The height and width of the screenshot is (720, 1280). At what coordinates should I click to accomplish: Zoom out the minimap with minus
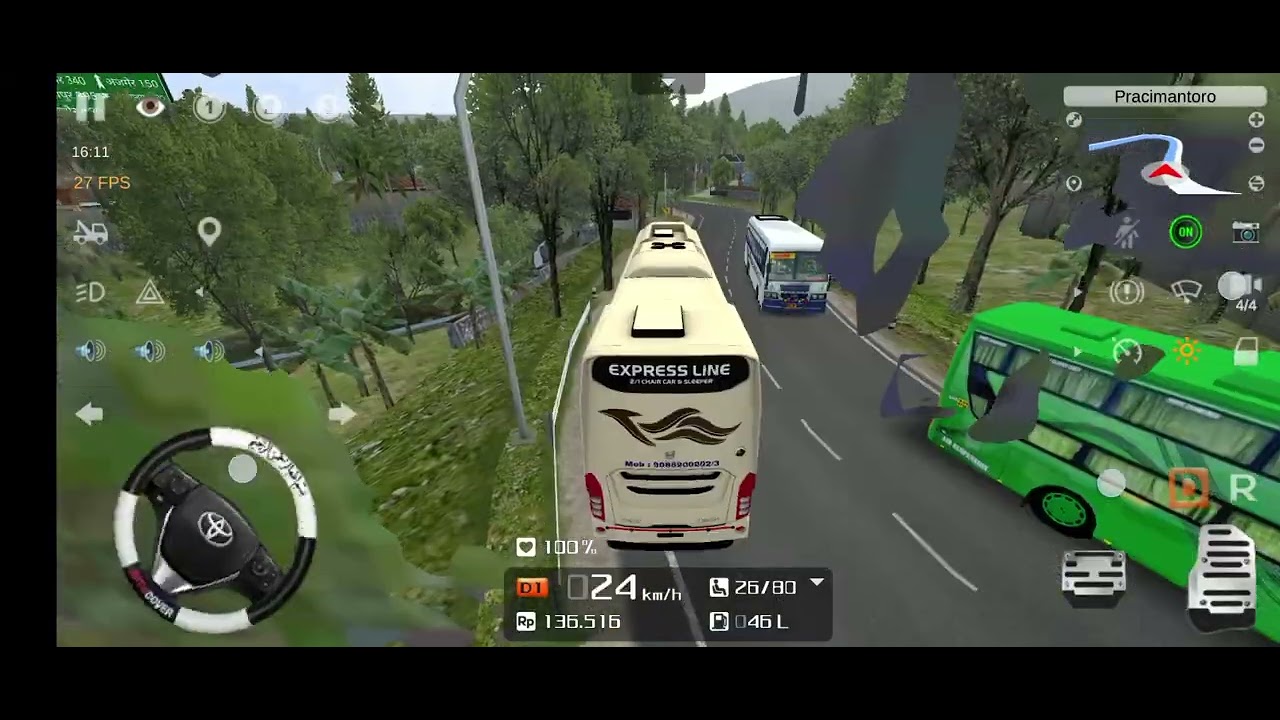(1256, 146)
